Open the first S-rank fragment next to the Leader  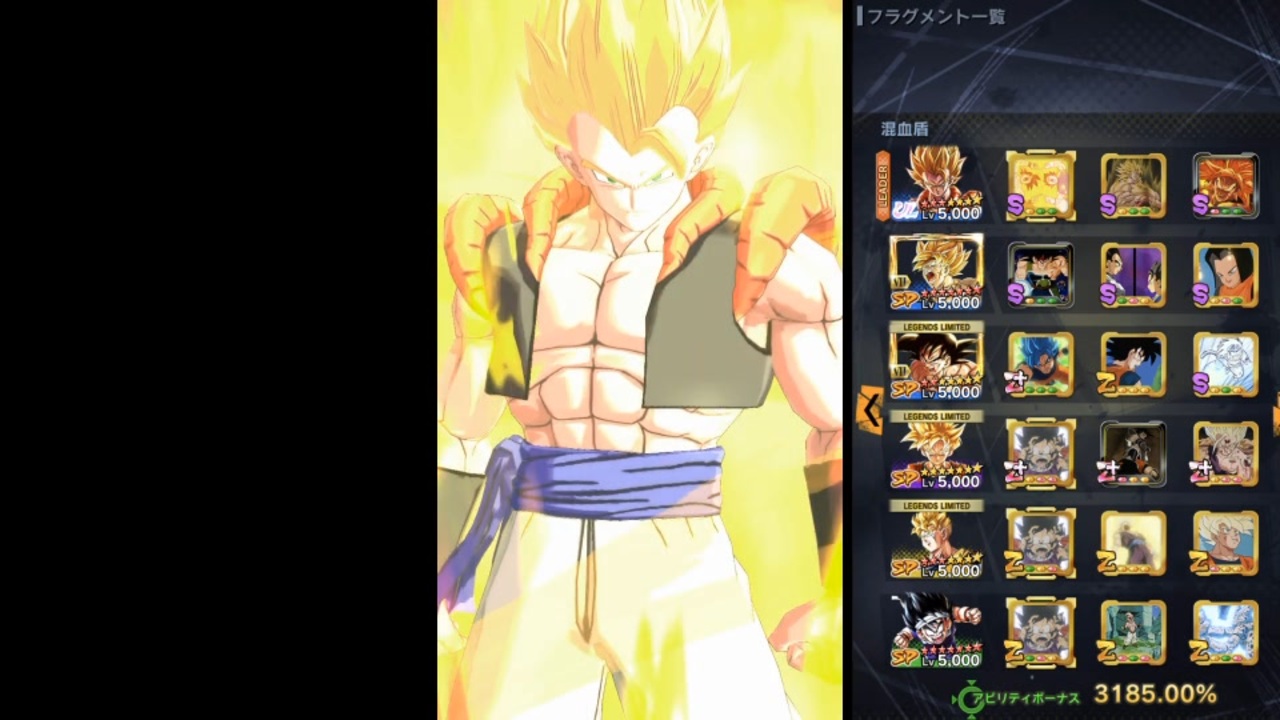[x=1040, y=185]
